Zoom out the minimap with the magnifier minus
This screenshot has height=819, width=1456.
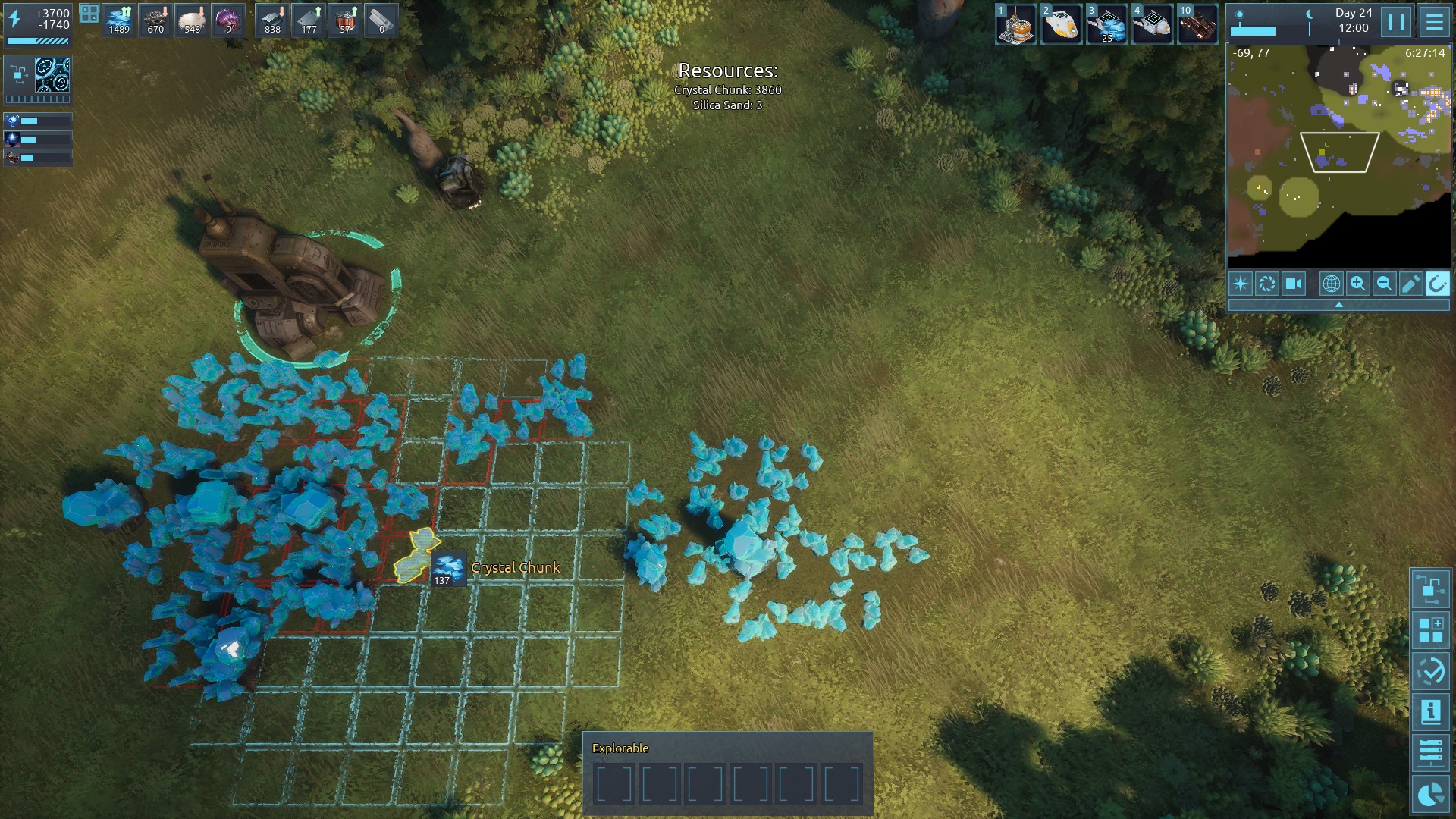pyautogui.click(x=1384, y=284)
